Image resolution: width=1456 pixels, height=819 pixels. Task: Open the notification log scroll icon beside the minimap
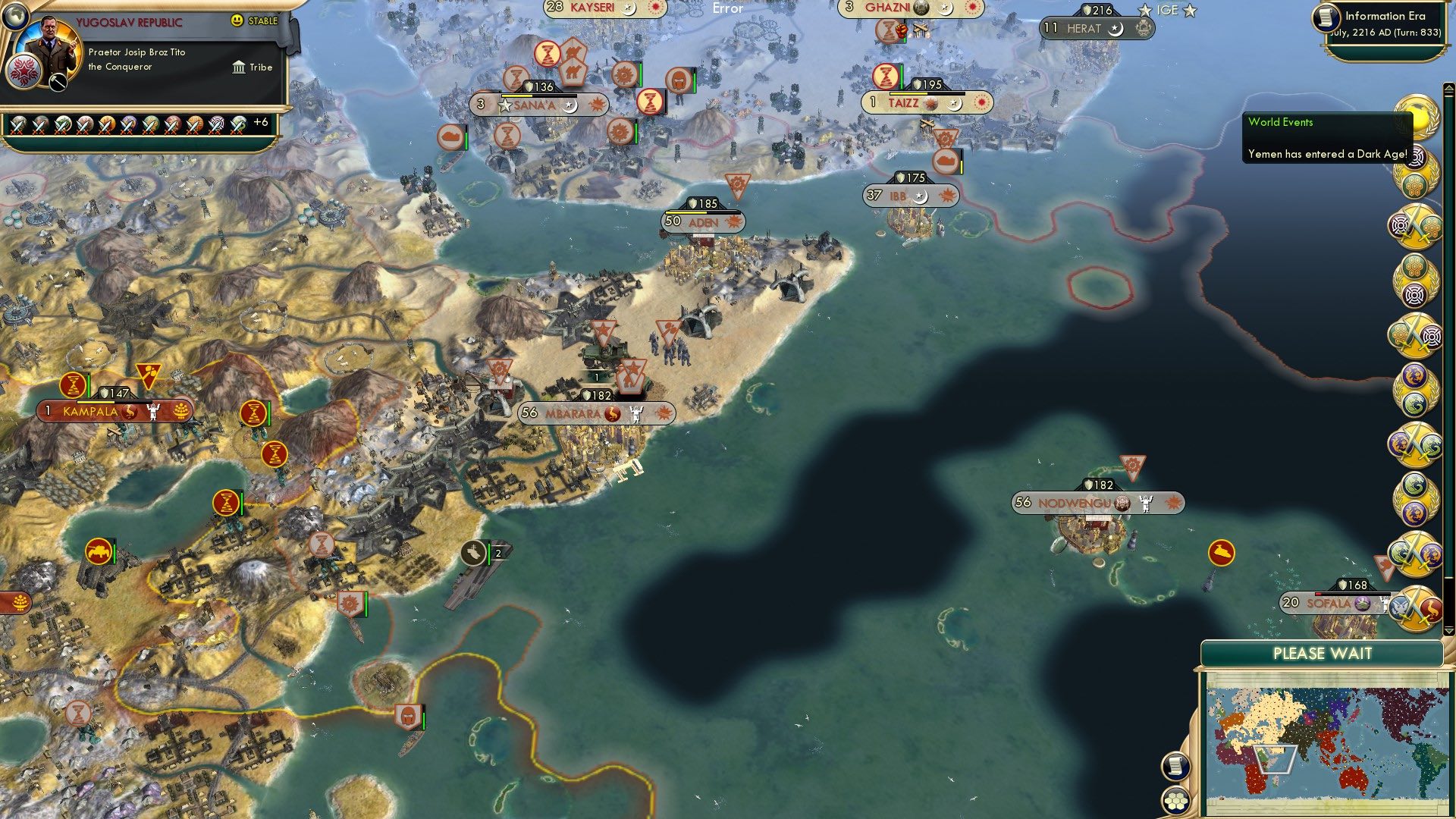click(x=1175, y=765)
